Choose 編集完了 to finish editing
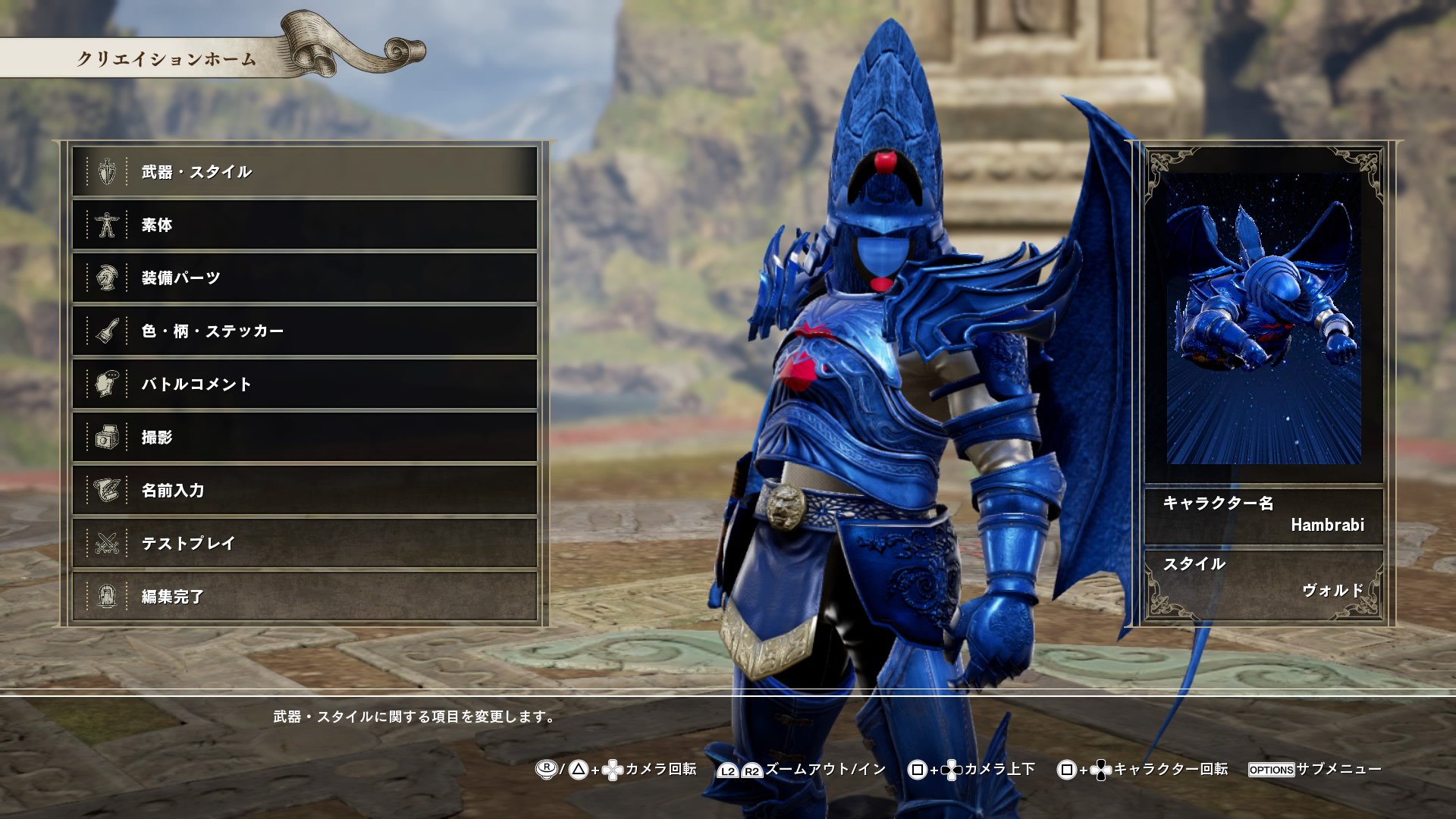 click(303, 596)
